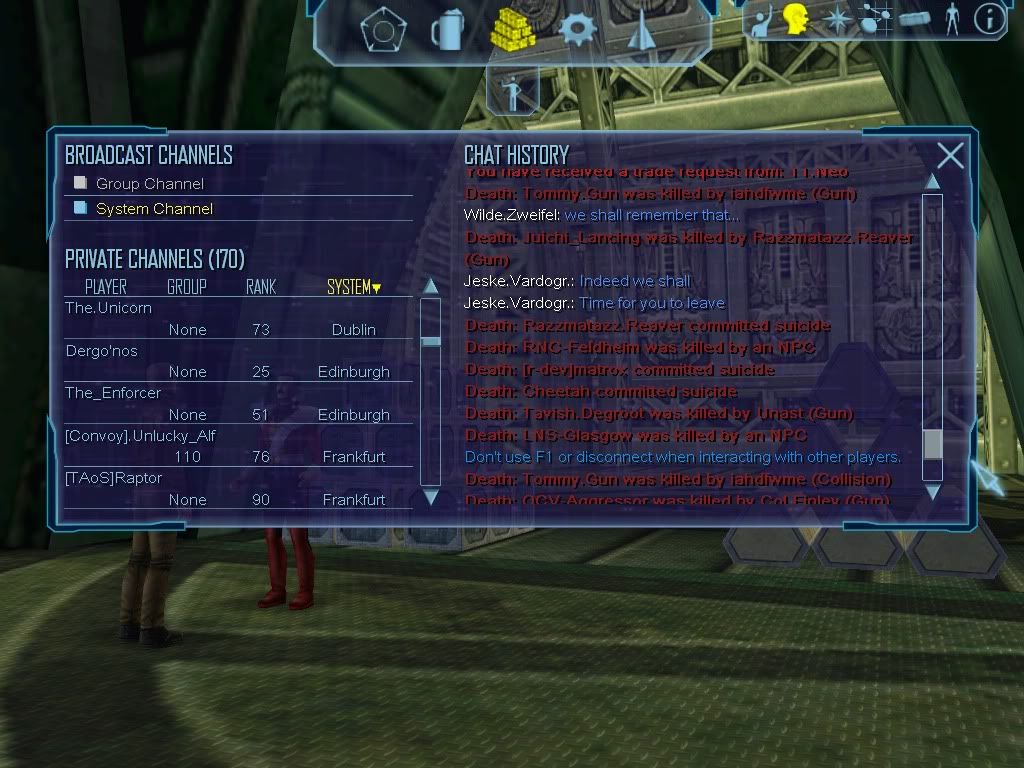Visit the equipment dealer gear icon
The width and height of the screenshot is (1024, 768).
pyautogui.click(x=578, y=29)
